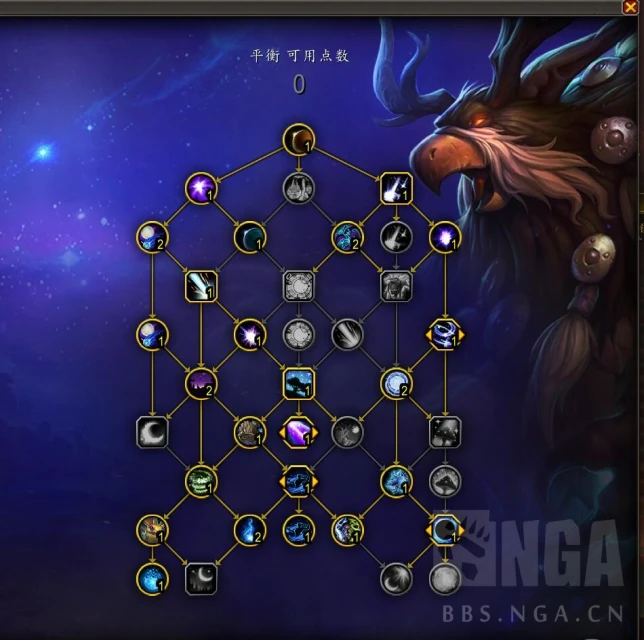Click the purple starry sky talent

pyautogui.click(x=201, y=382)
